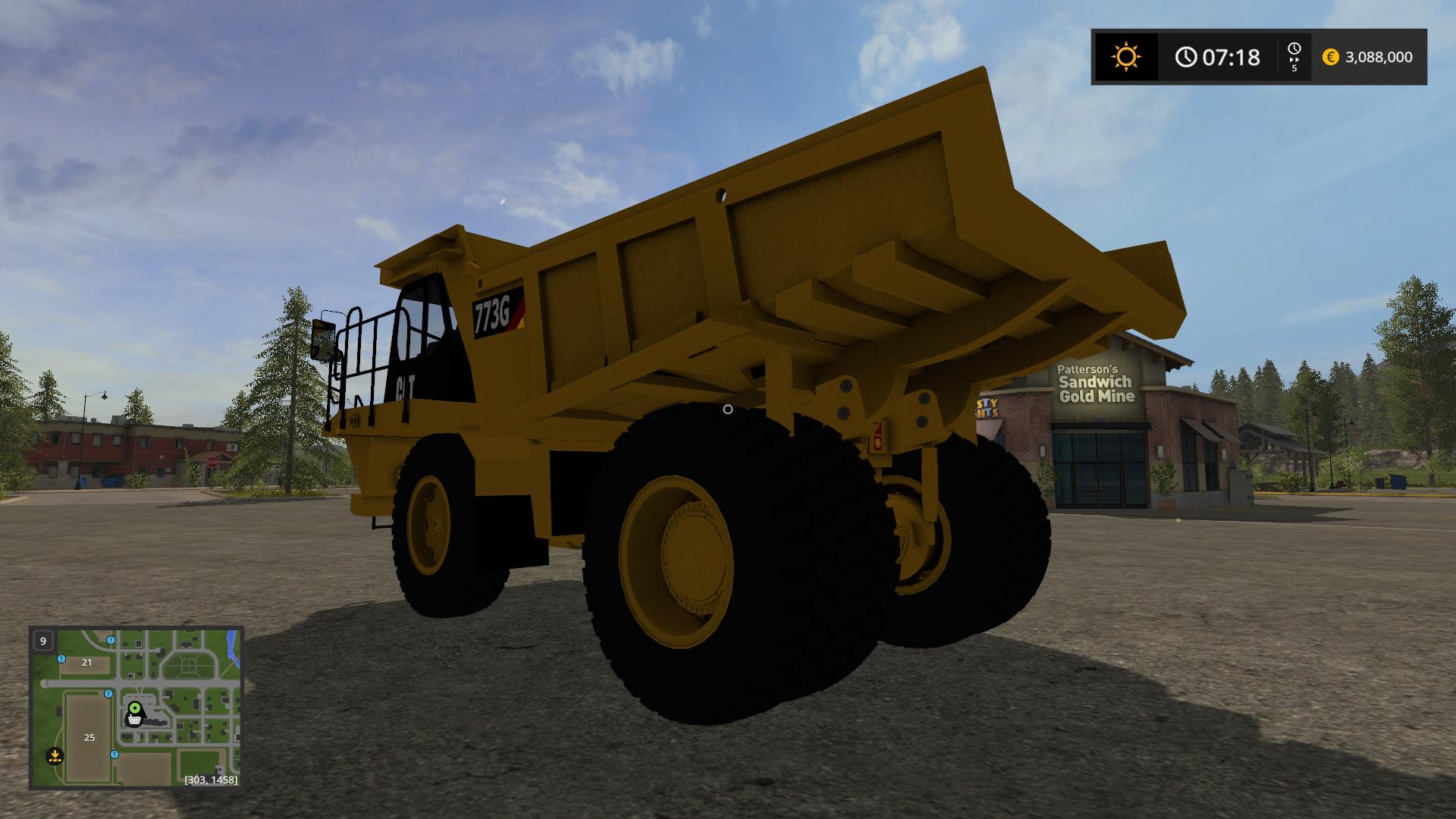Click the euro coin currency icon

pos(1331,57)
